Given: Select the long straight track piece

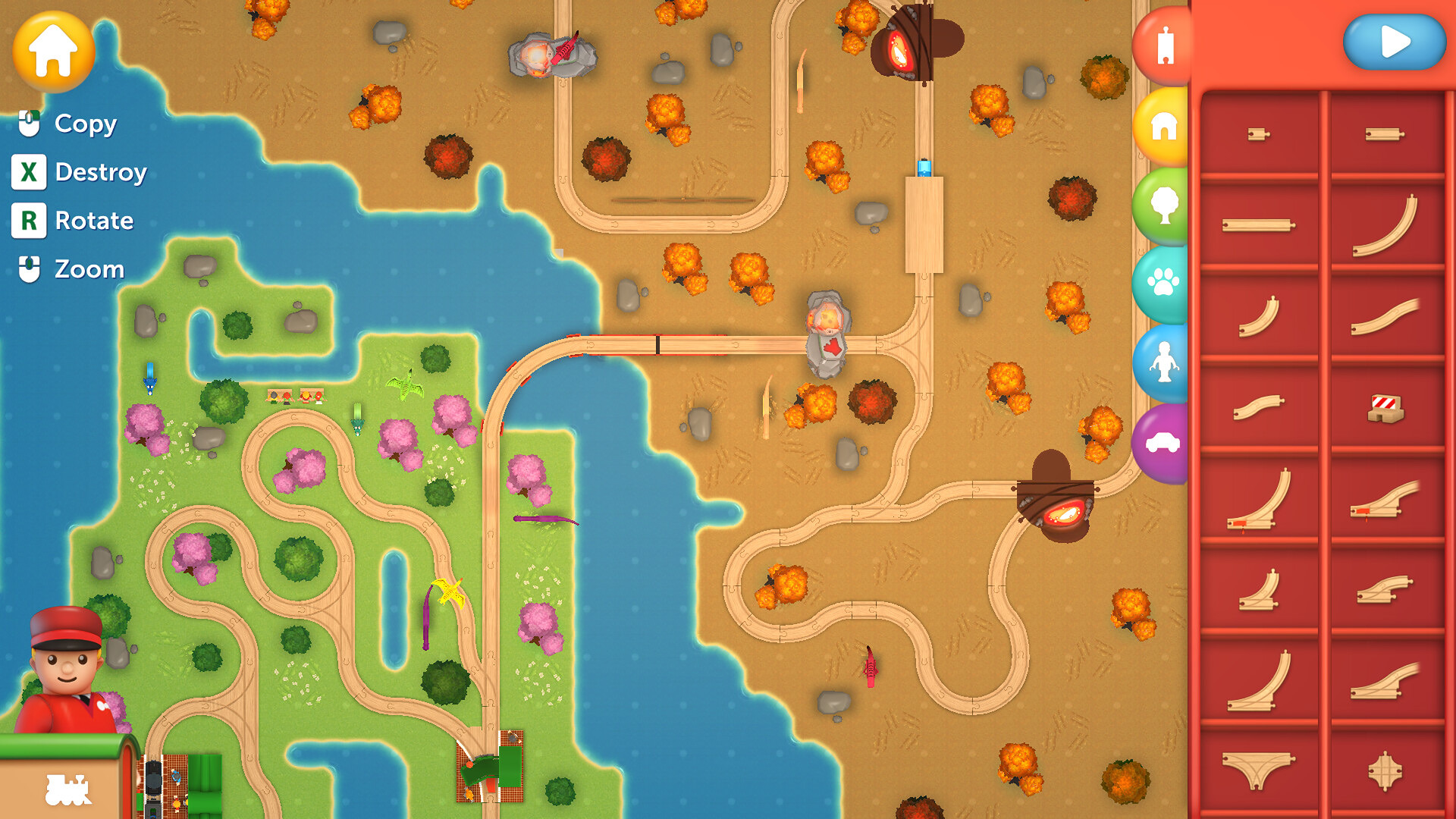Looking at the screenshot, I should click(1259, 224).
